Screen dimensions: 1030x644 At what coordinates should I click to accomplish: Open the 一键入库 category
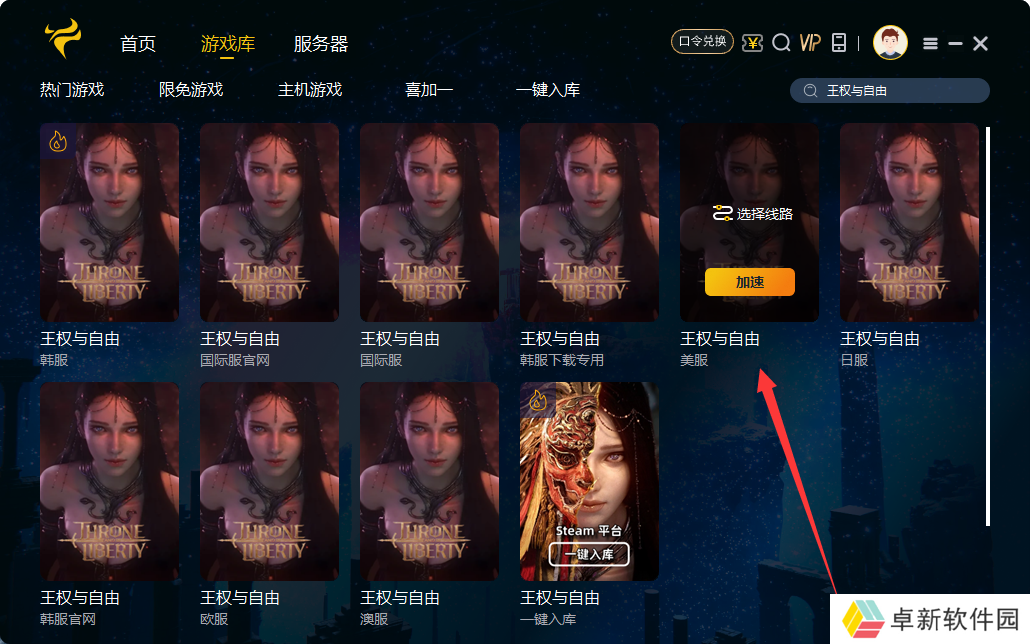pyautogui.click(x=548, y=90)
